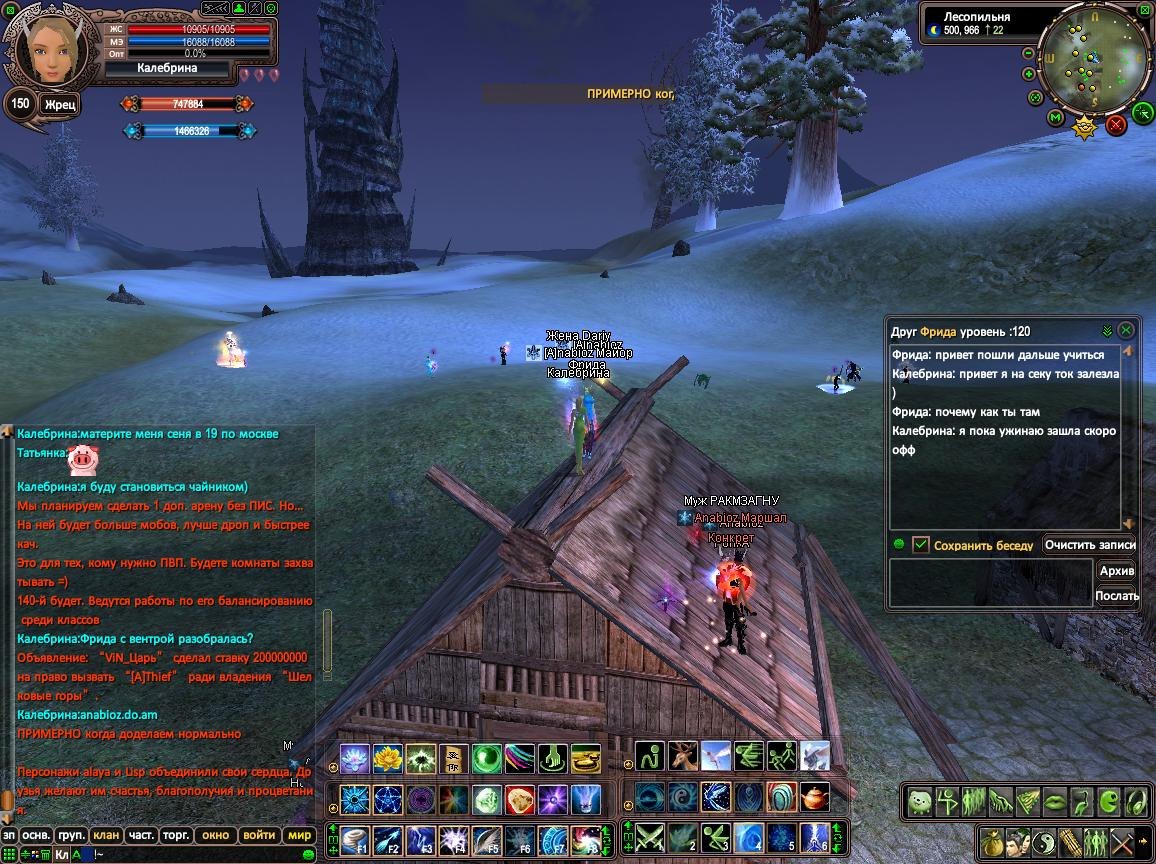This screenshot has height=864, width=1156.
Task: Click the private message text input box
Action: coord(990,582)
